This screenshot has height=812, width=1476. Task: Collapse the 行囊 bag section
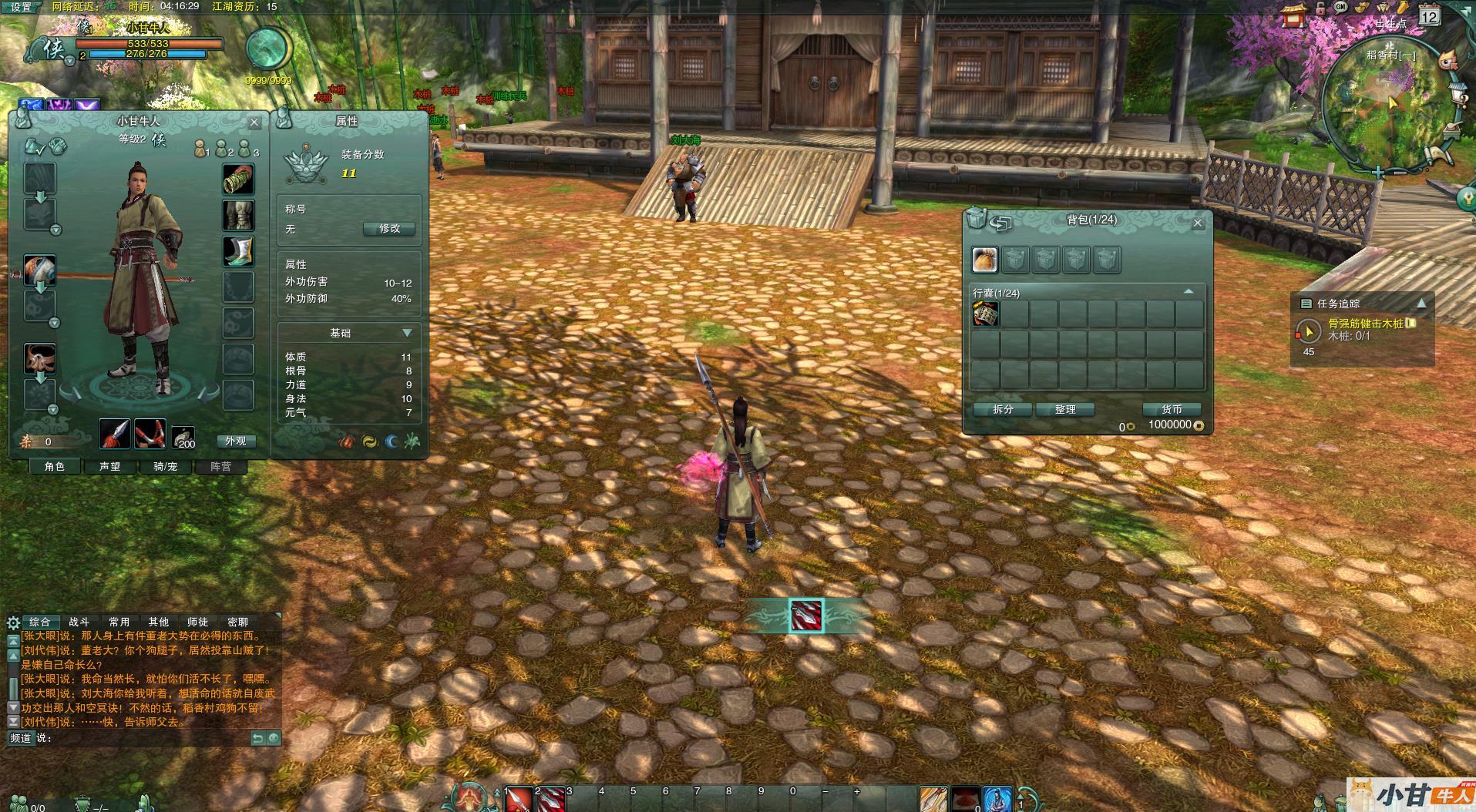pyautogui.click(x=1188, y=292)
